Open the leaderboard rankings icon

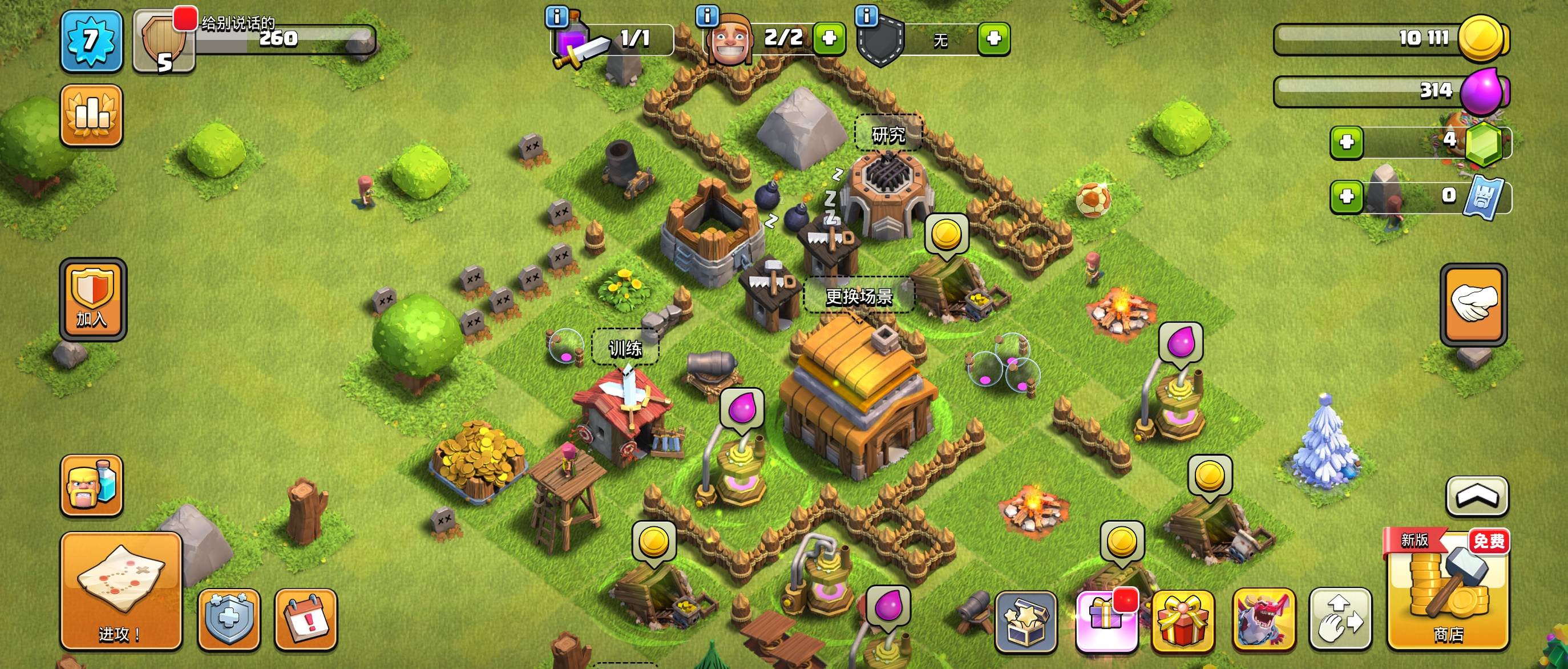click(91, 115)
